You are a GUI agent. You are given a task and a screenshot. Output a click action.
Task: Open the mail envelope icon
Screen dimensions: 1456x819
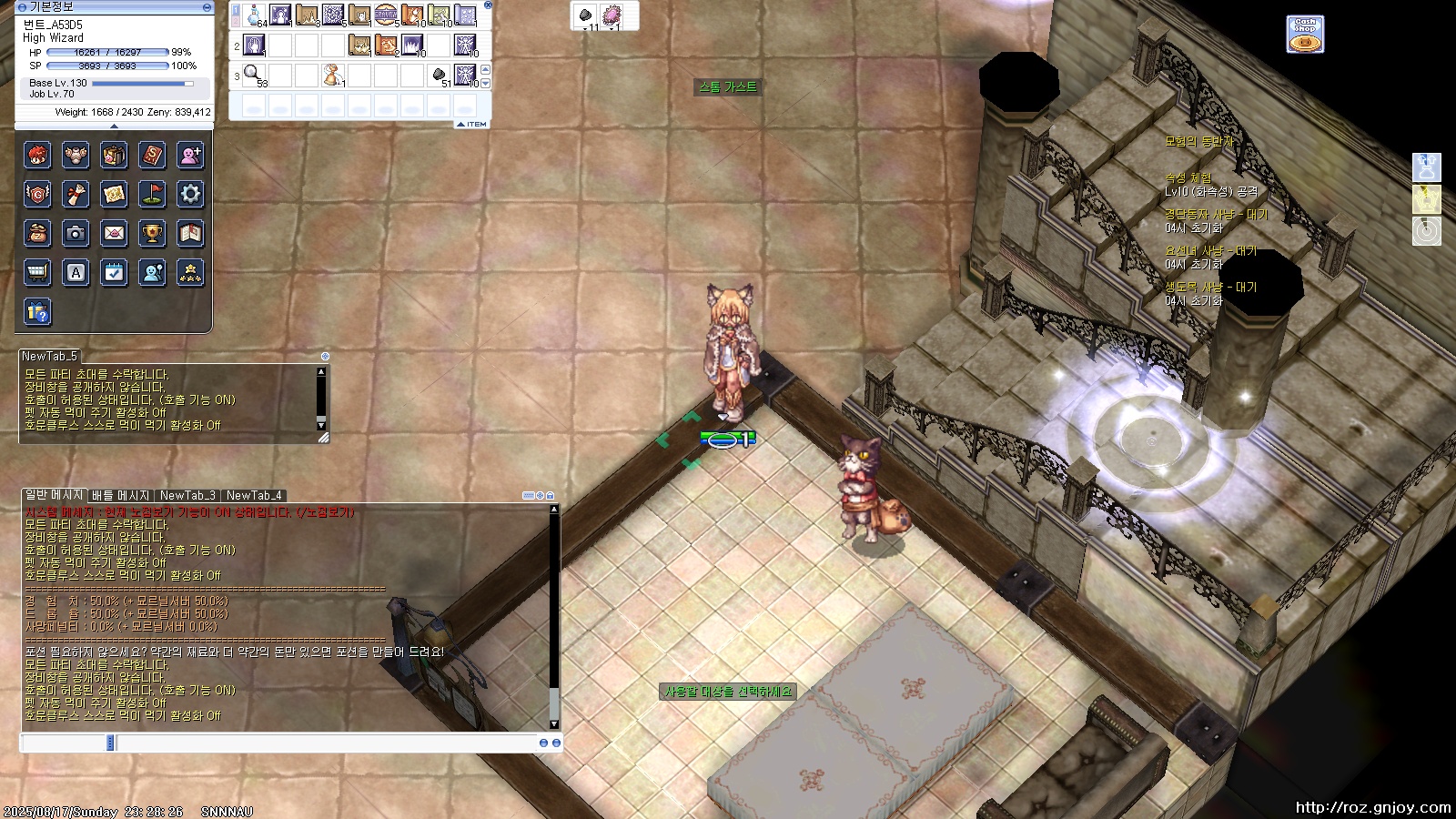point(114,234)
